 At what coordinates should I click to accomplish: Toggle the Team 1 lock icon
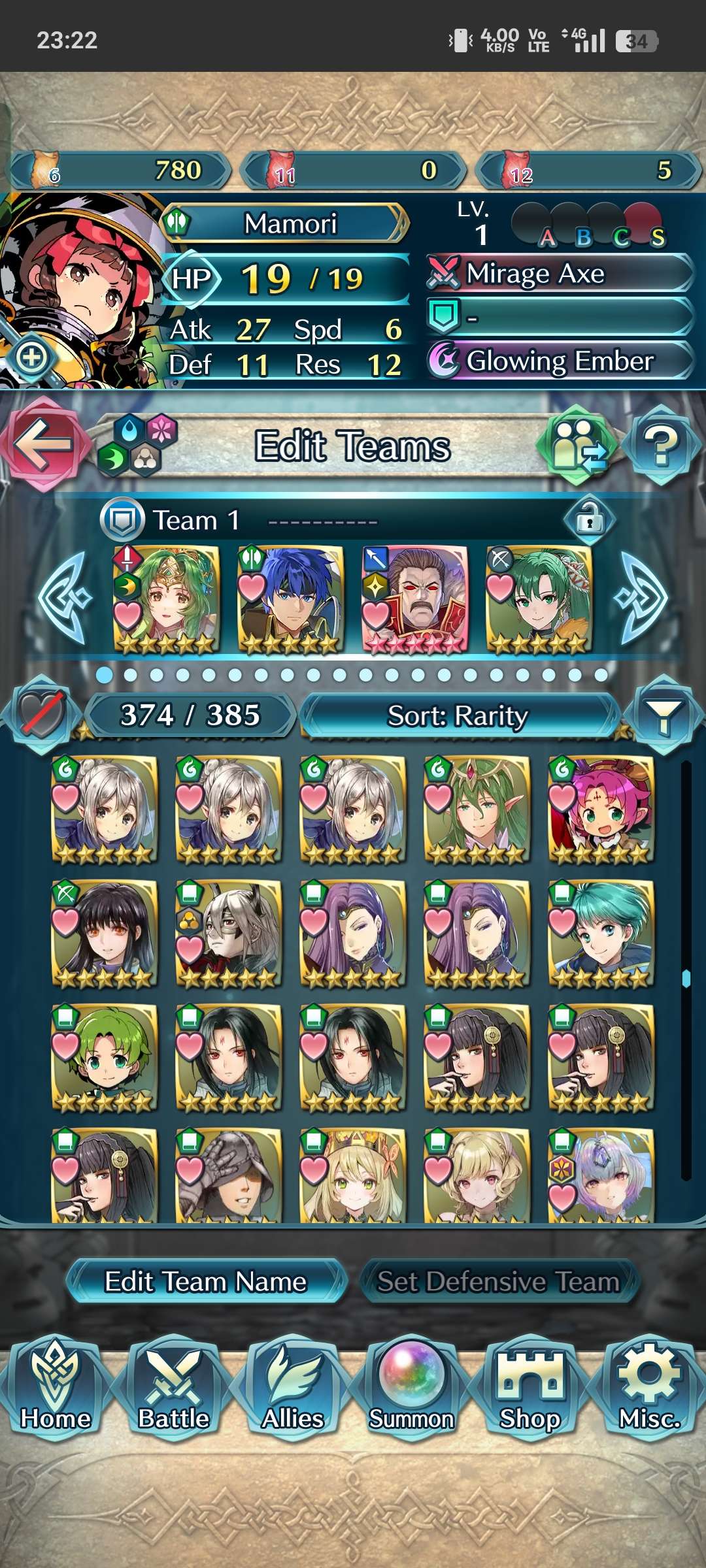(589, 520)
